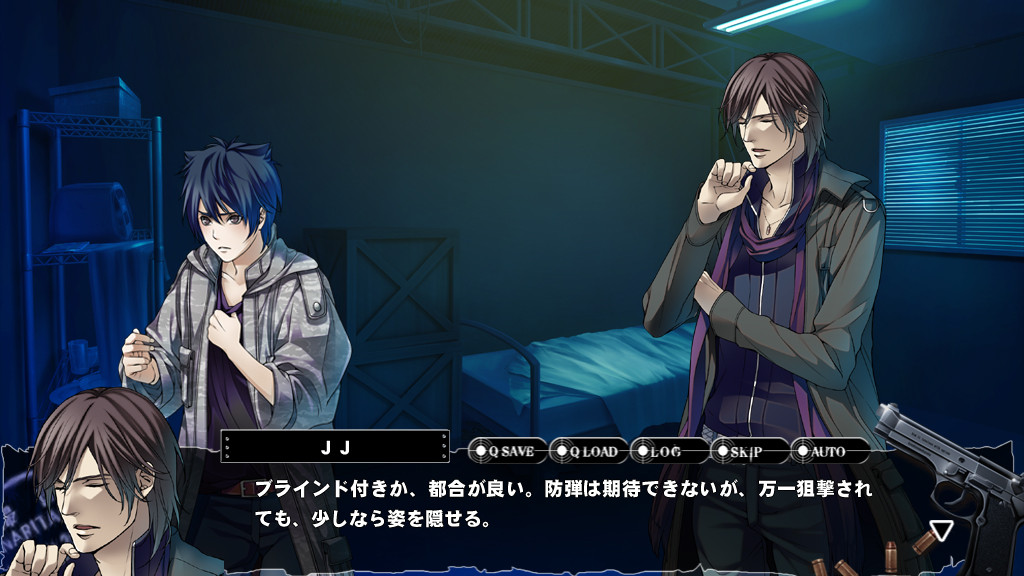
Task: Click the Q SAVE quick save button
Action: pos(508,451)
